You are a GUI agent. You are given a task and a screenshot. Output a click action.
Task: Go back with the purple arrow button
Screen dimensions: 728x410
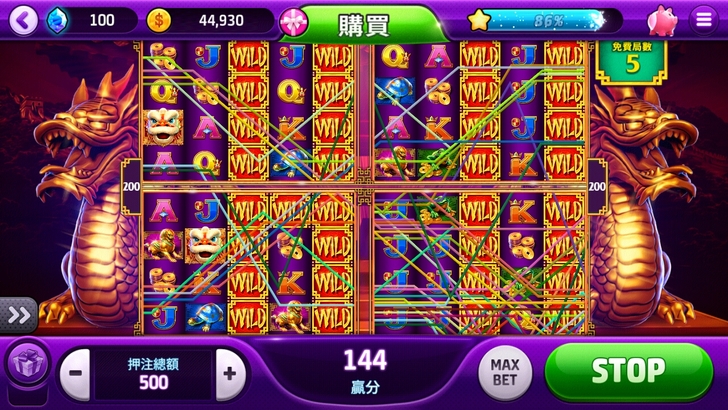pos(24,19)
